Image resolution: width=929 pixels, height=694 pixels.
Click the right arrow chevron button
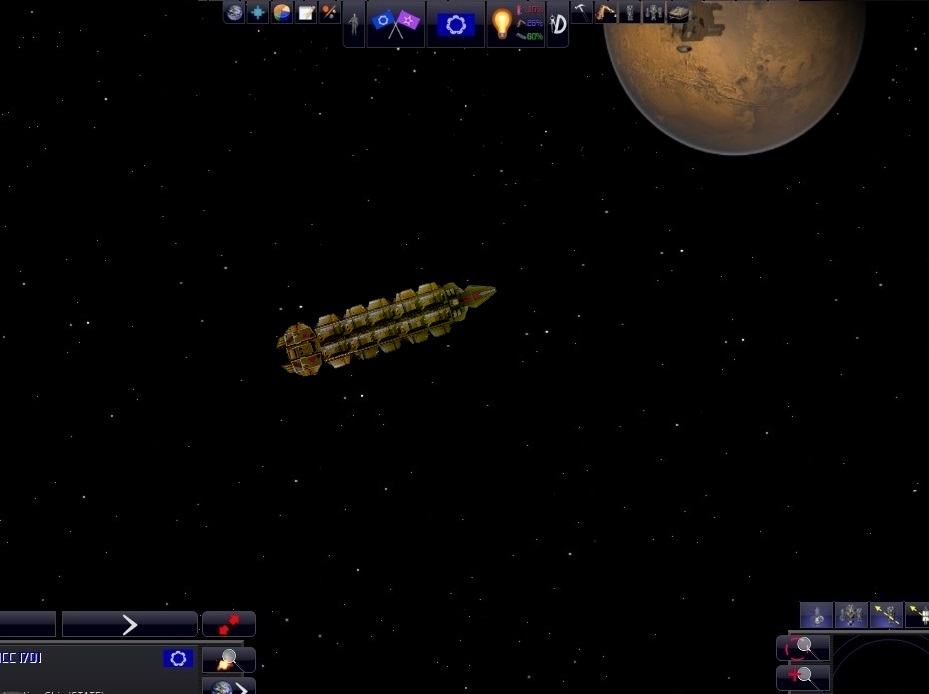pos(129,625)
